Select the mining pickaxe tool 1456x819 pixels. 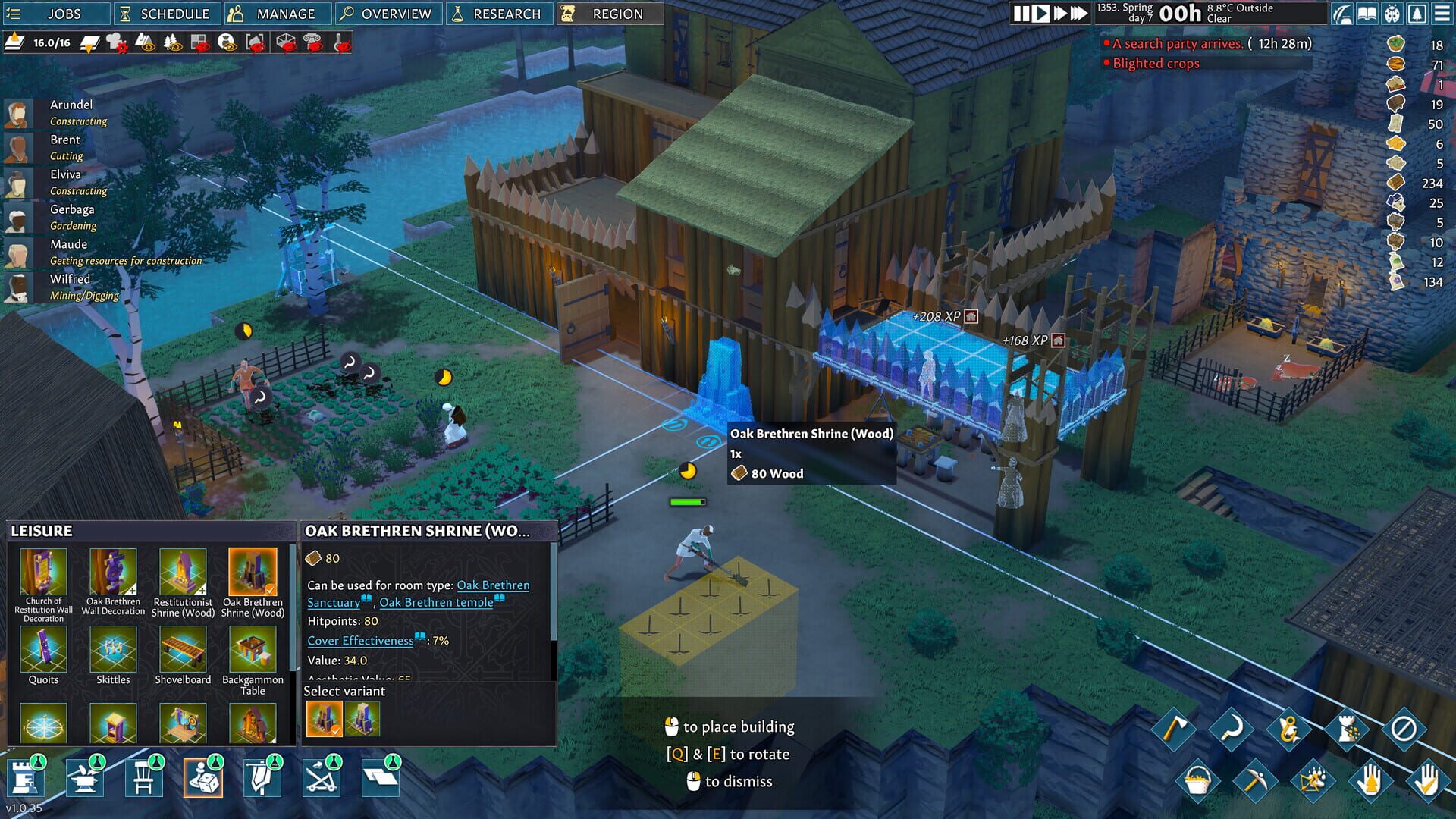tap(1257, 780)
